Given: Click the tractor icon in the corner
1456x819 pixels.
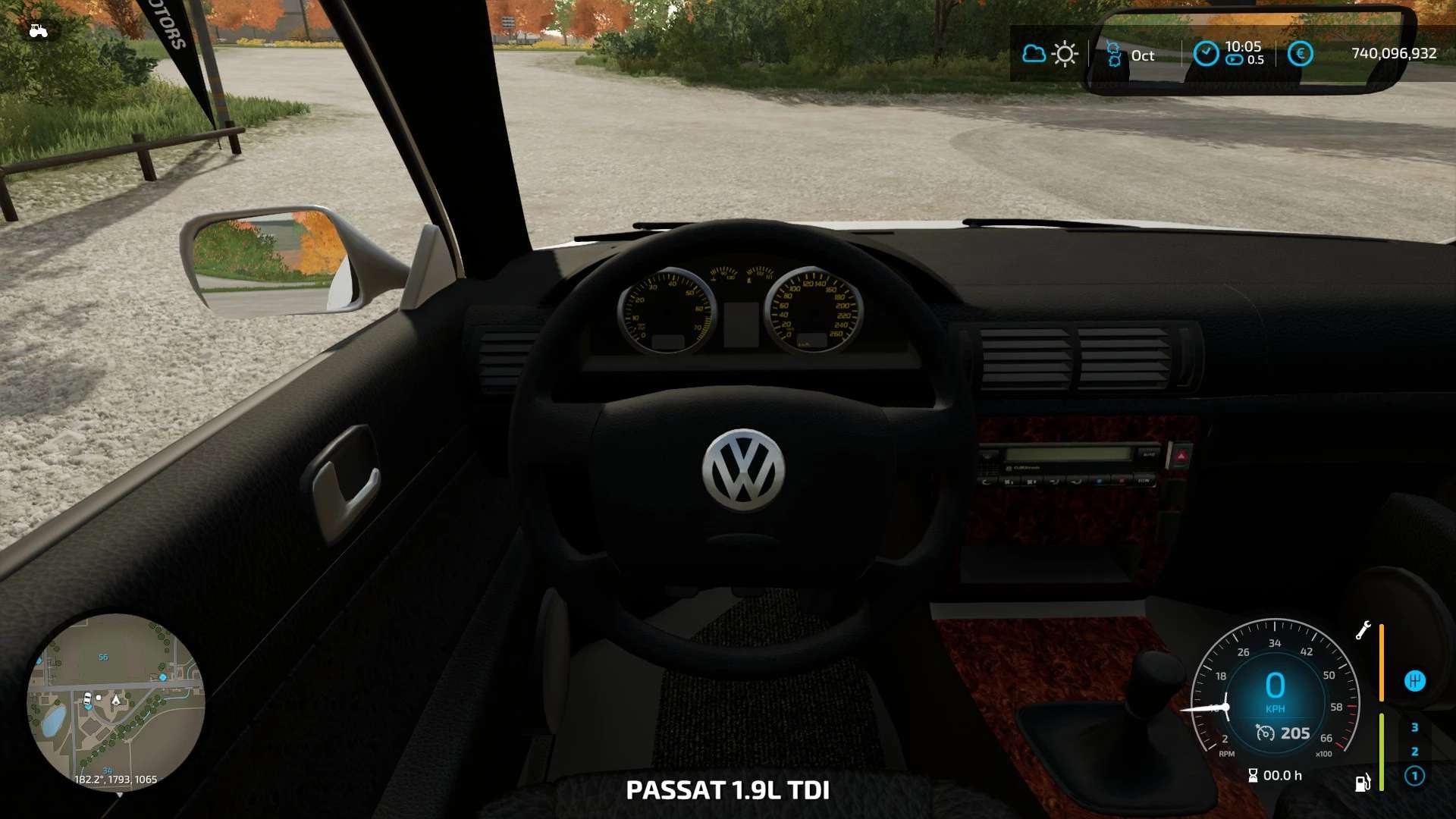Looking at the screenshot, I should coord(38,31).
